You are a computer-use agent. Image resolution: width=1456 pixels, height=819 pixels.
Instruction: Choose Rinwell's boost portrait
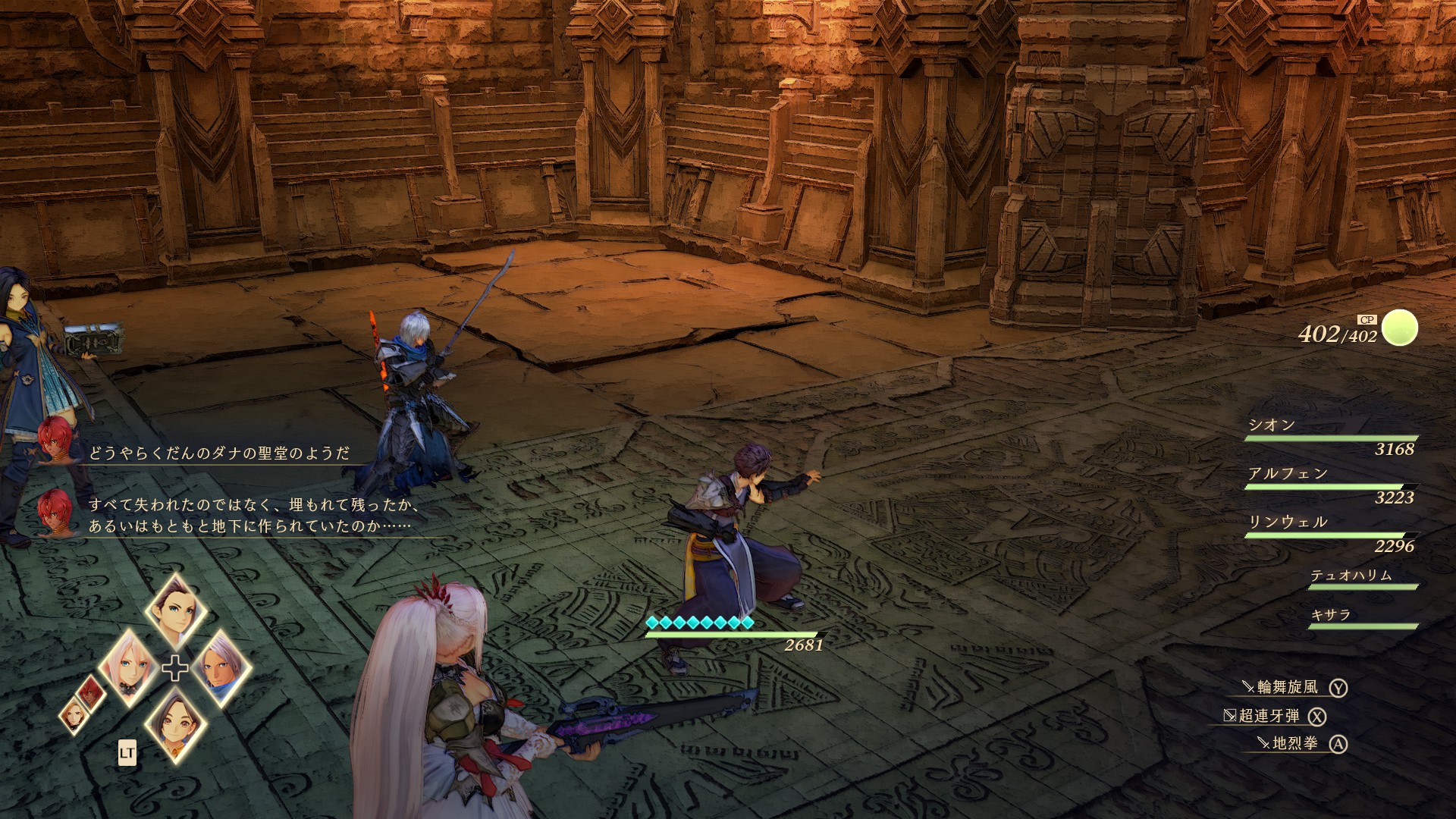(x=175, y=723)
